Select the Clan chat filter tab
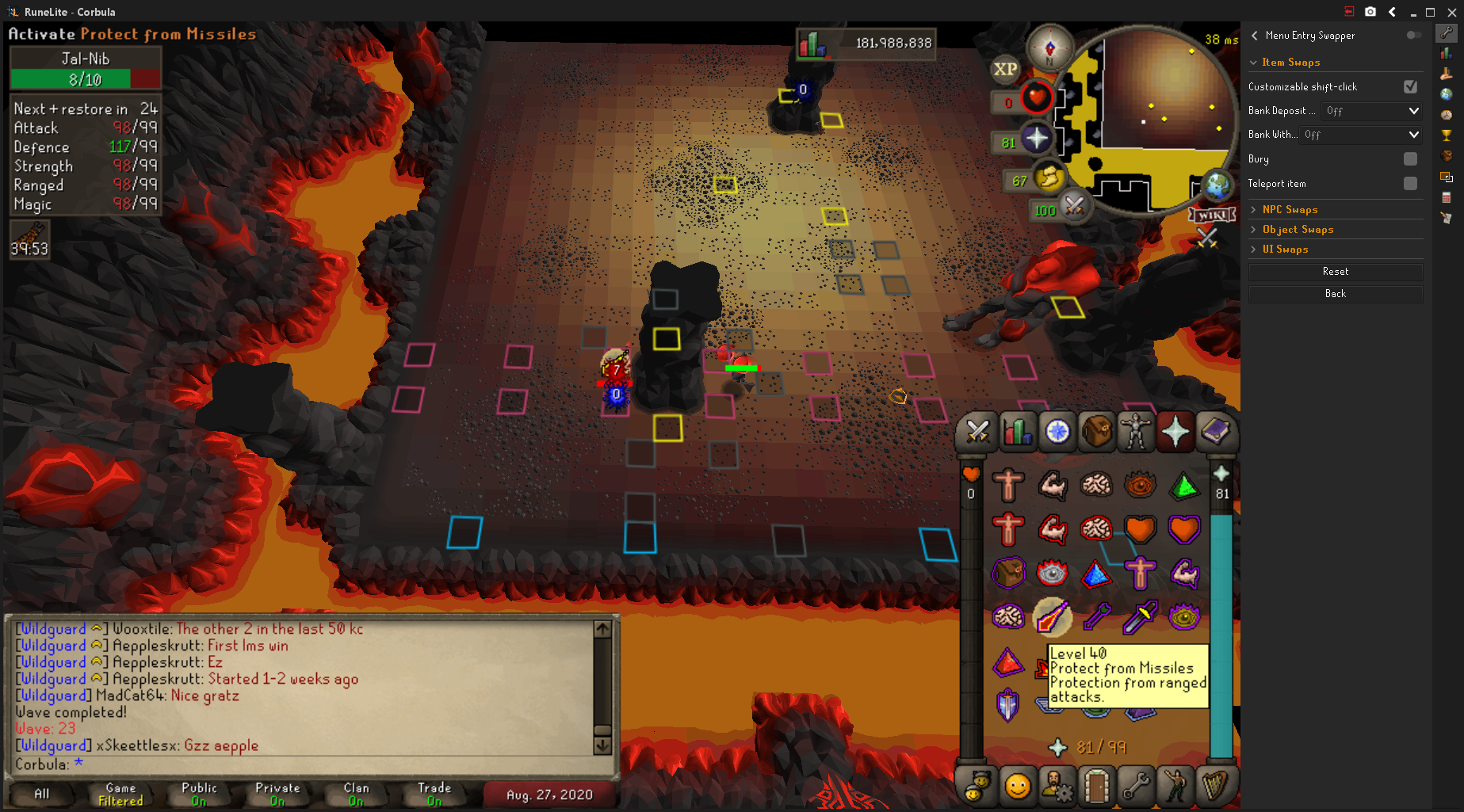Image resolution: width=1464 pixels, height=812 pixels. tap(356, 794)
